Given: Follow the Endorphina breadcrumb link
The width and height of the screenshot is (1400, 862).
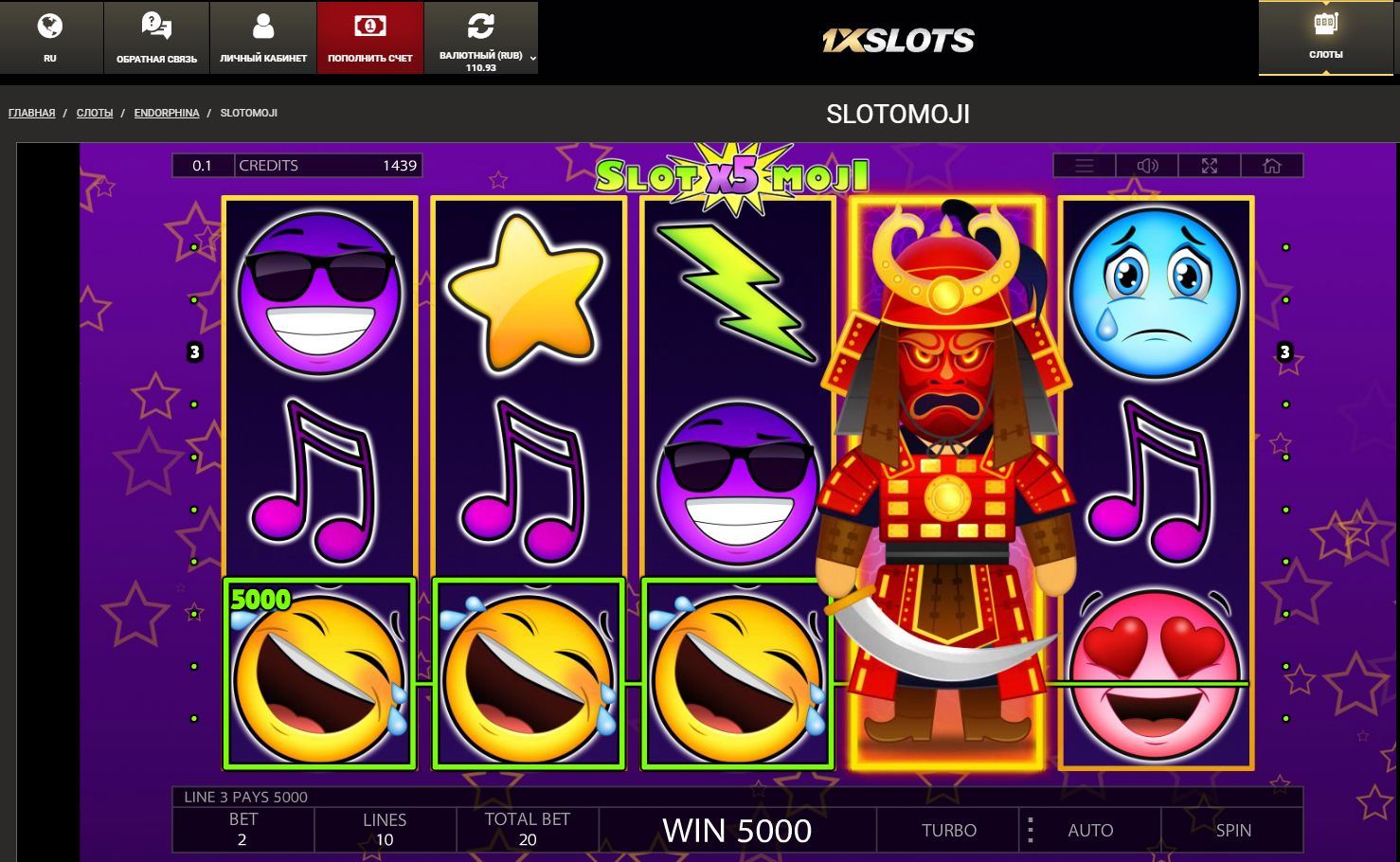Looking at the screenshot, I should click(167, 113).
